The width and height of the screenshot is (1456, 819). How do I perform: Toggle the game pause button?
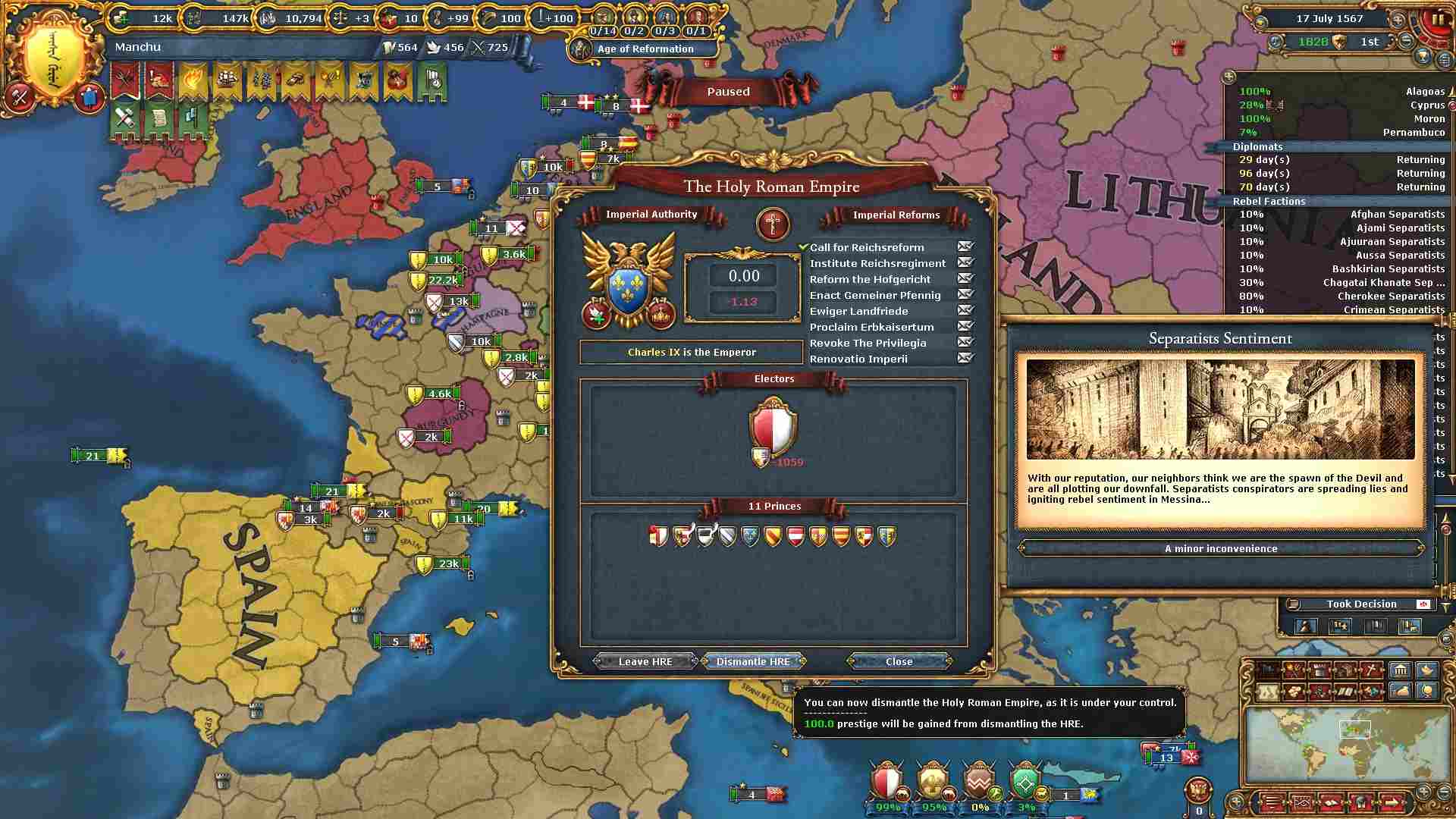1437,20
